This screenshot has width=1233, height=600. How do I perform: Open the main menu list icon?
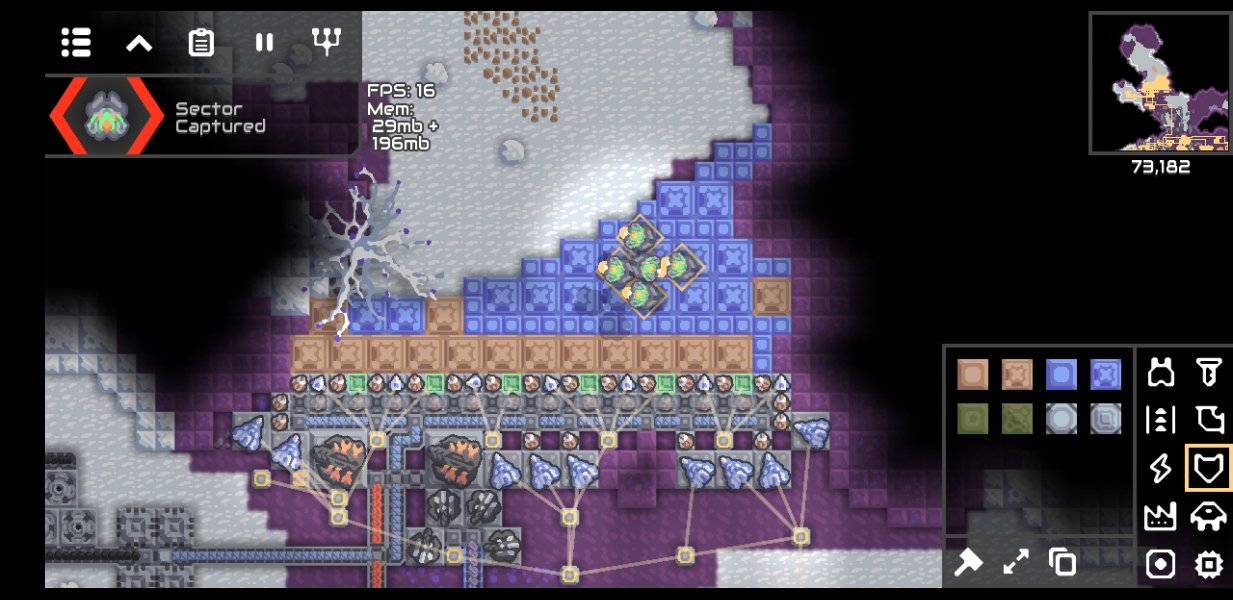coord(76,42)
